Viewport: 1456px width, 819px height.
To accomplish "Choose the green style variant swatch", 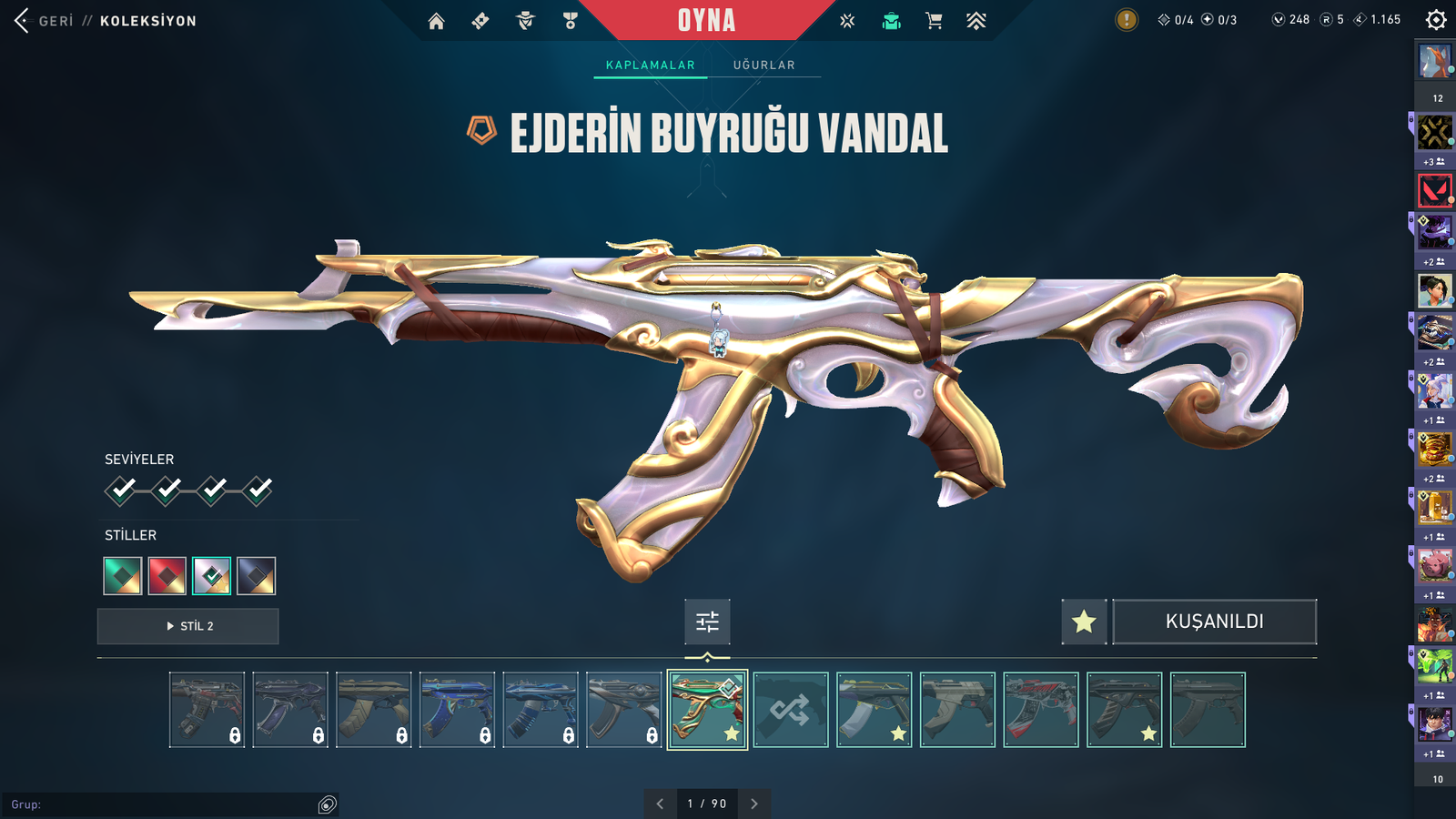I will [x=123, y=576].
